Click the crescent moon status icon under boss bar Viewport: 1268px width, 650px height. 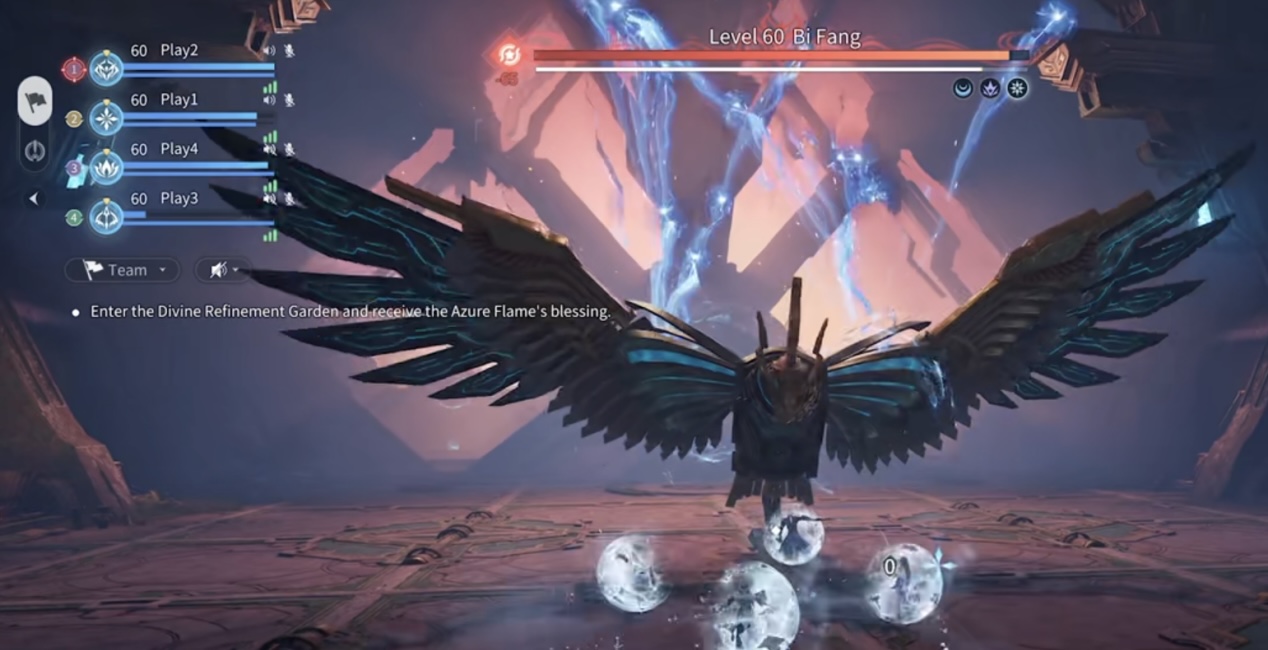coord(963,89)
